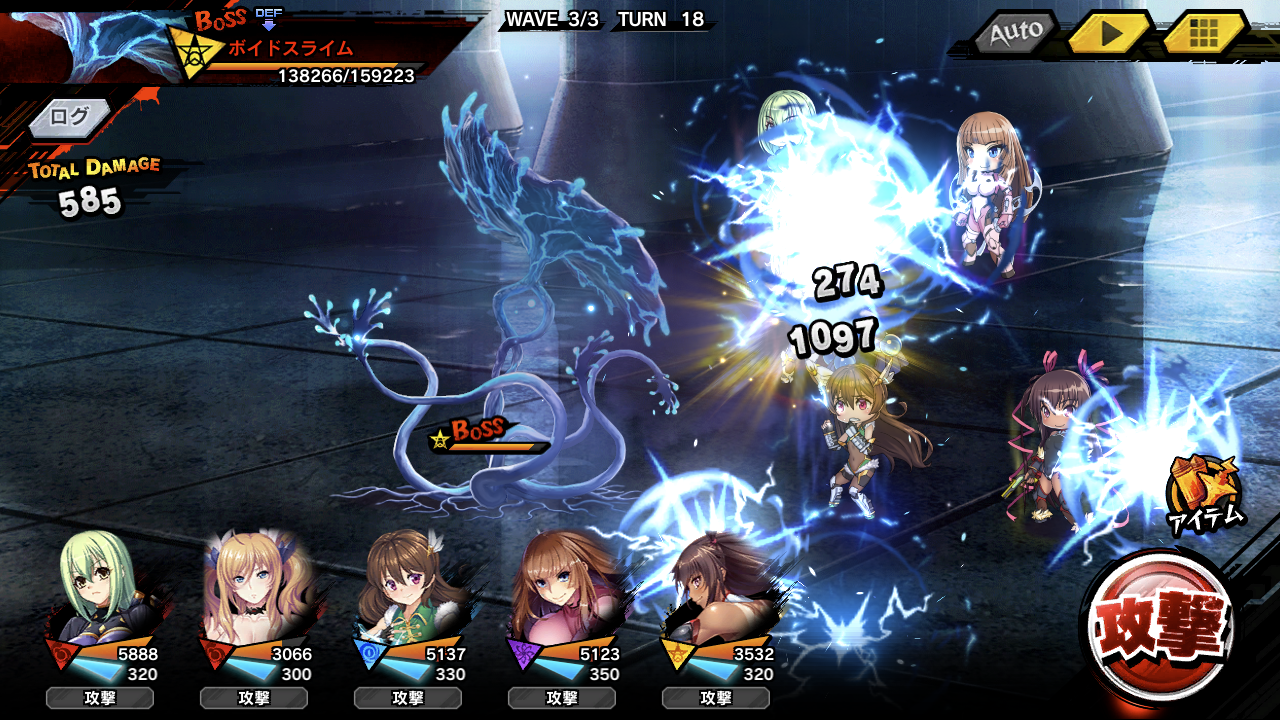Toggle the Auto battle button
1280x720 pixels.
point(1015,33)
